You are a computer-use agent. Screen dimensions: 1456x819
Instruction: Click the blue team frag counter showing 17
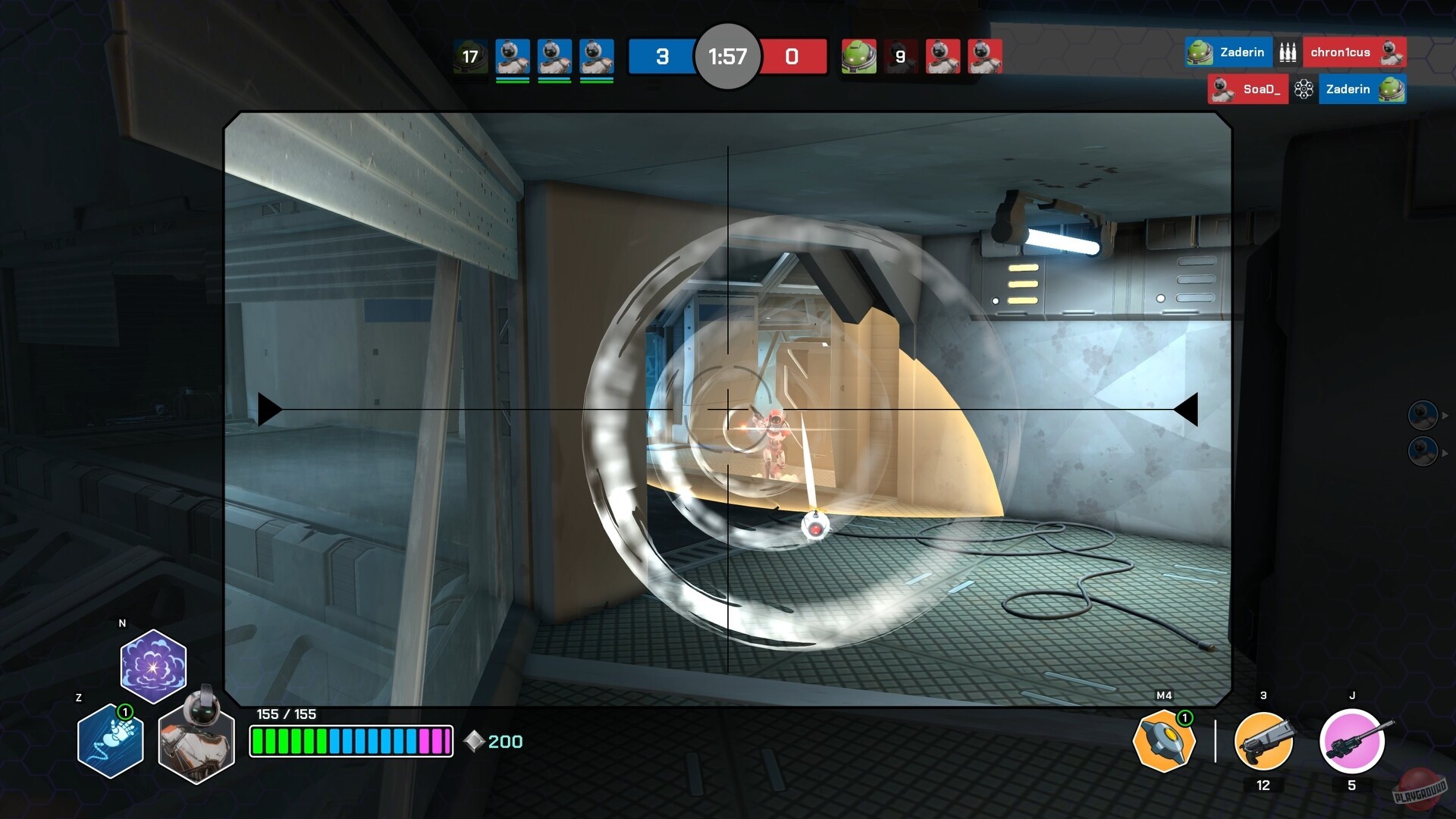click(469, 56)
